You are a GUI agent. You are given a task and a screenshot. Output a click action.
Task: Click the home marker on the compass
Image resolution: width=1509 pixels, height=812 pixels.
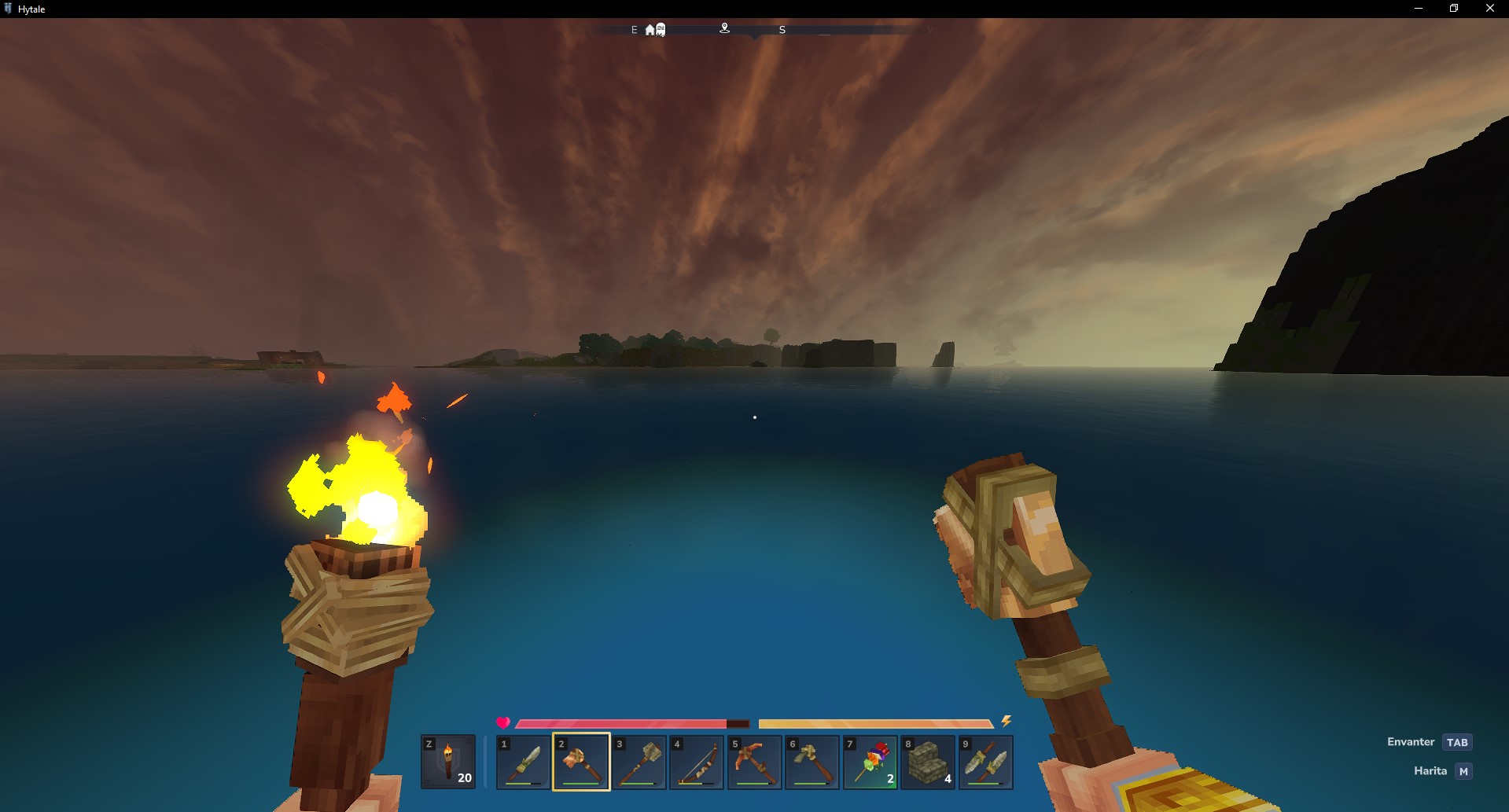point(650,30)
